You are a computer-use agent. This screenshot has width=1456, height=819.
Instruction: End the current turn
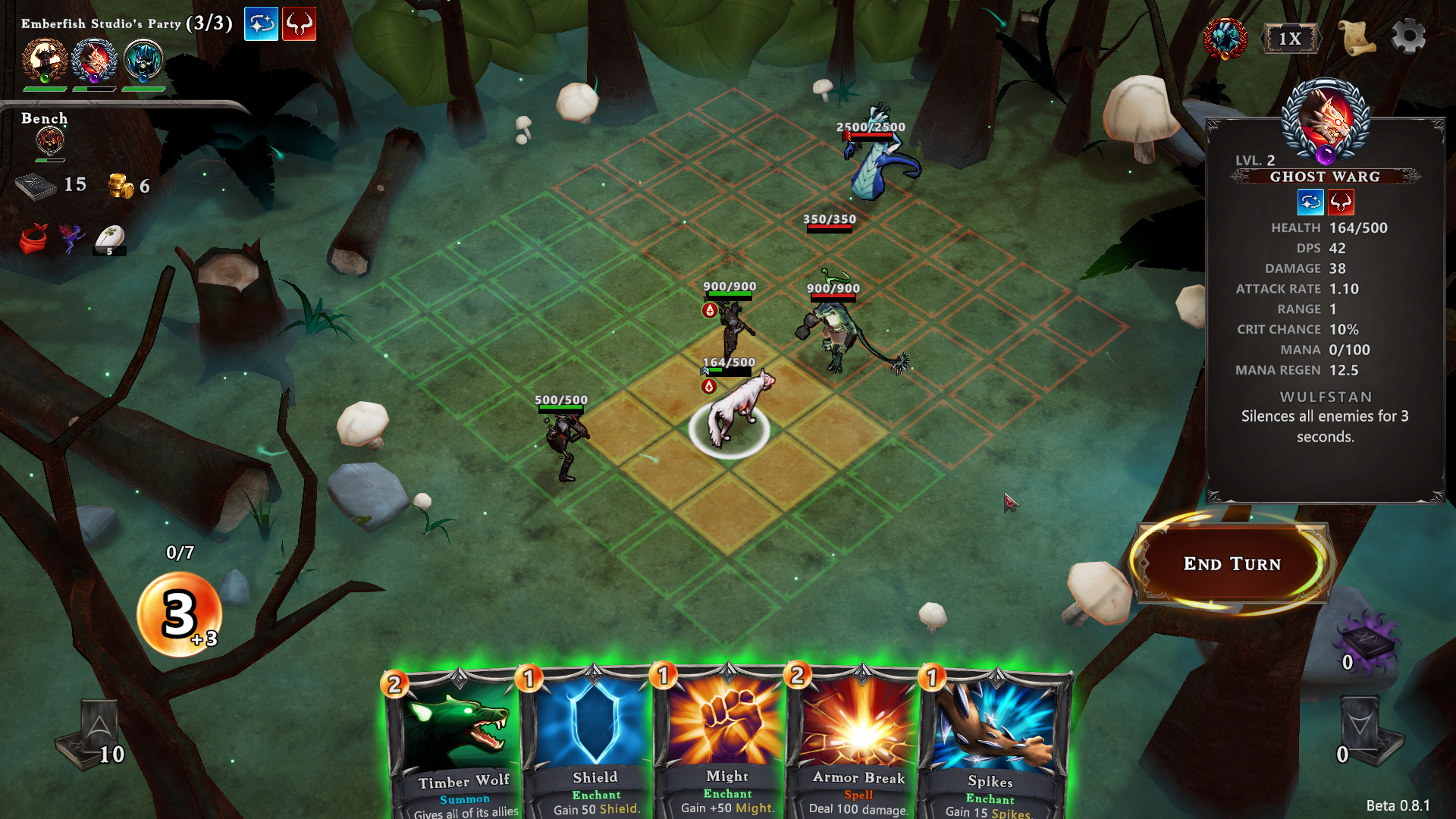coord(1232,563)
